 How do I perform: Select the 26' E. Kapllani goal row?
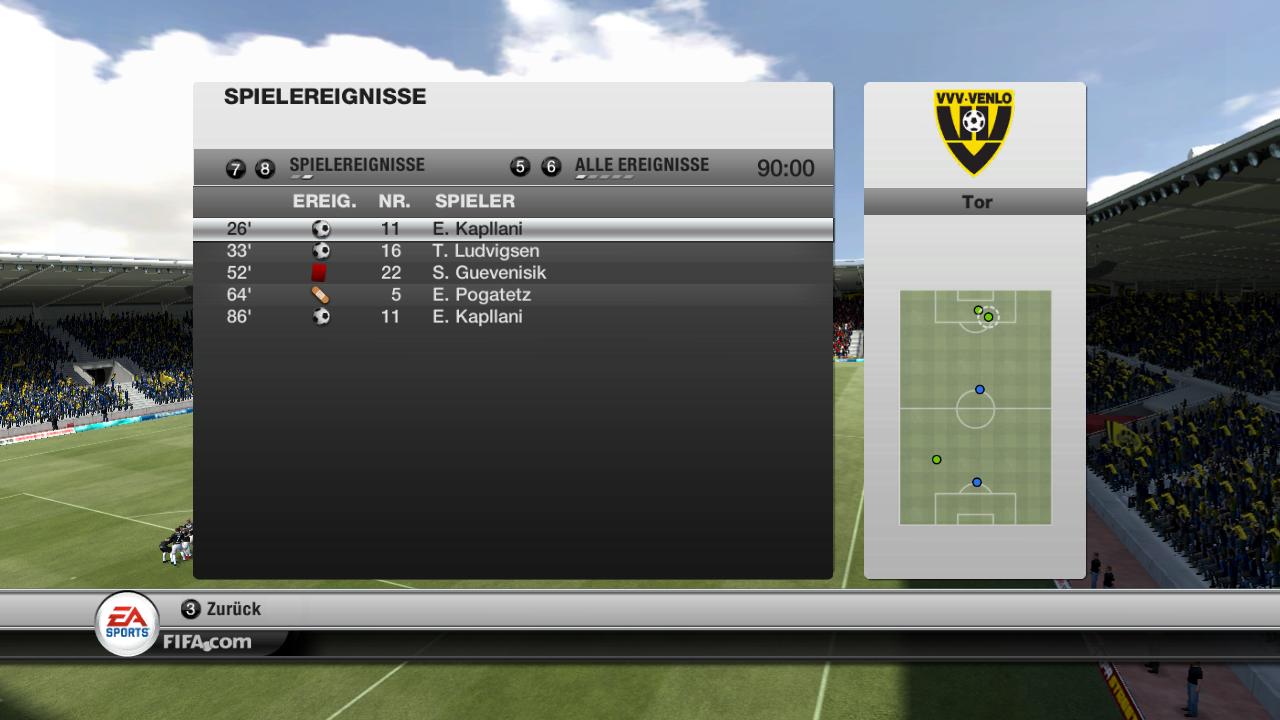[512, 229]
